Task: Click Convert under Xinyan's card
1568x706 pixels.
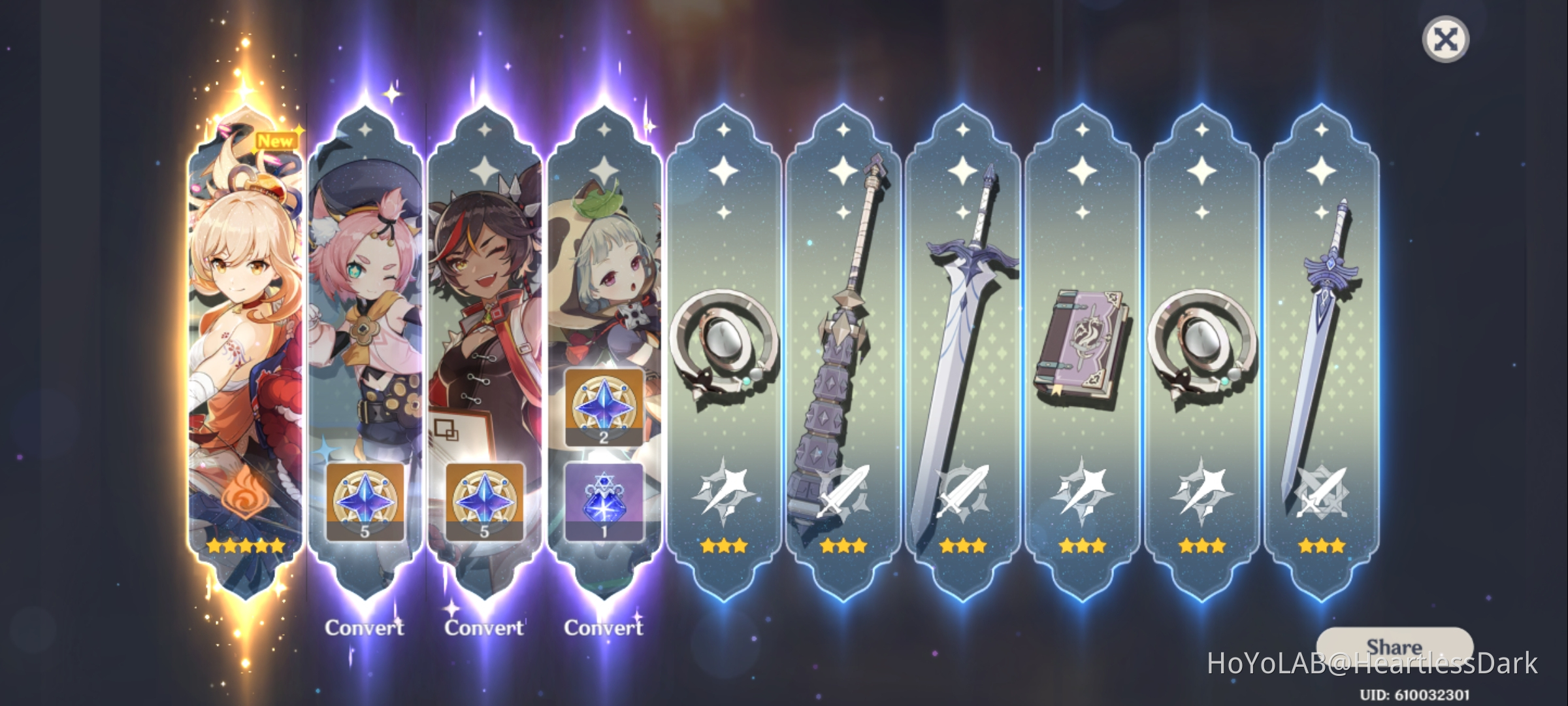Action: (485, 628)
